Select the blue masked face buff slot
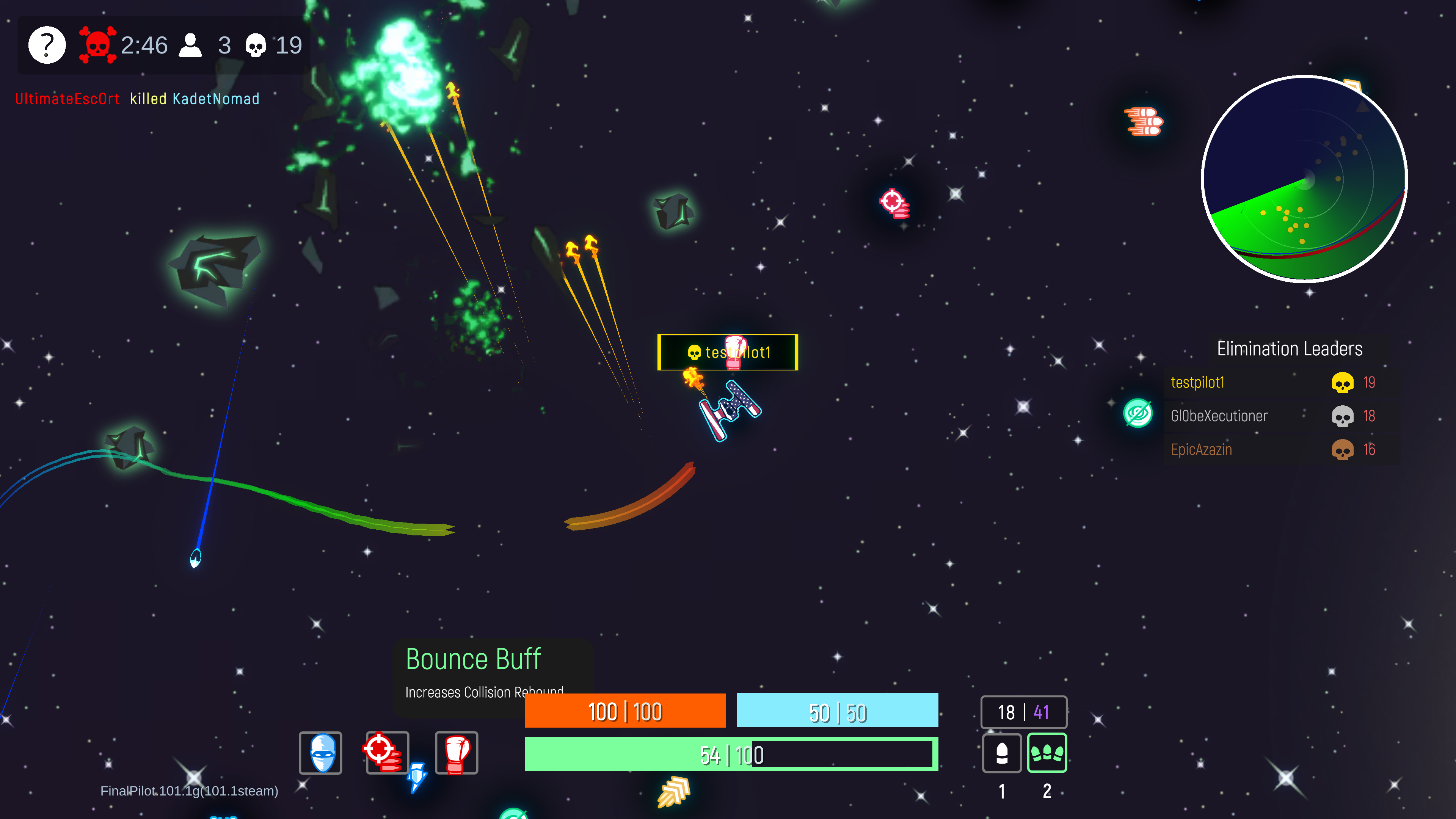Viewport: 1456px width, 819px height. coord(320,752)
